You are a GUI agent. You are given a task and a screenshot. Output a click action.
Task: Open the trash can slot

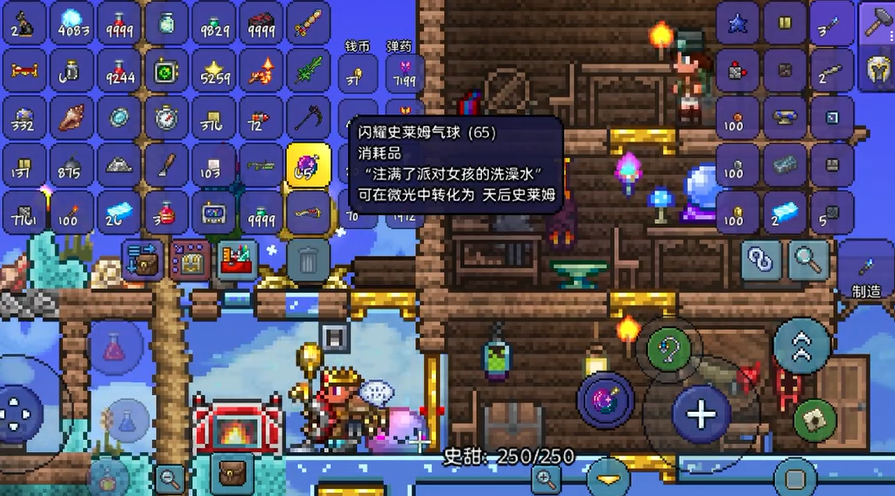click(x=308, y=259)
